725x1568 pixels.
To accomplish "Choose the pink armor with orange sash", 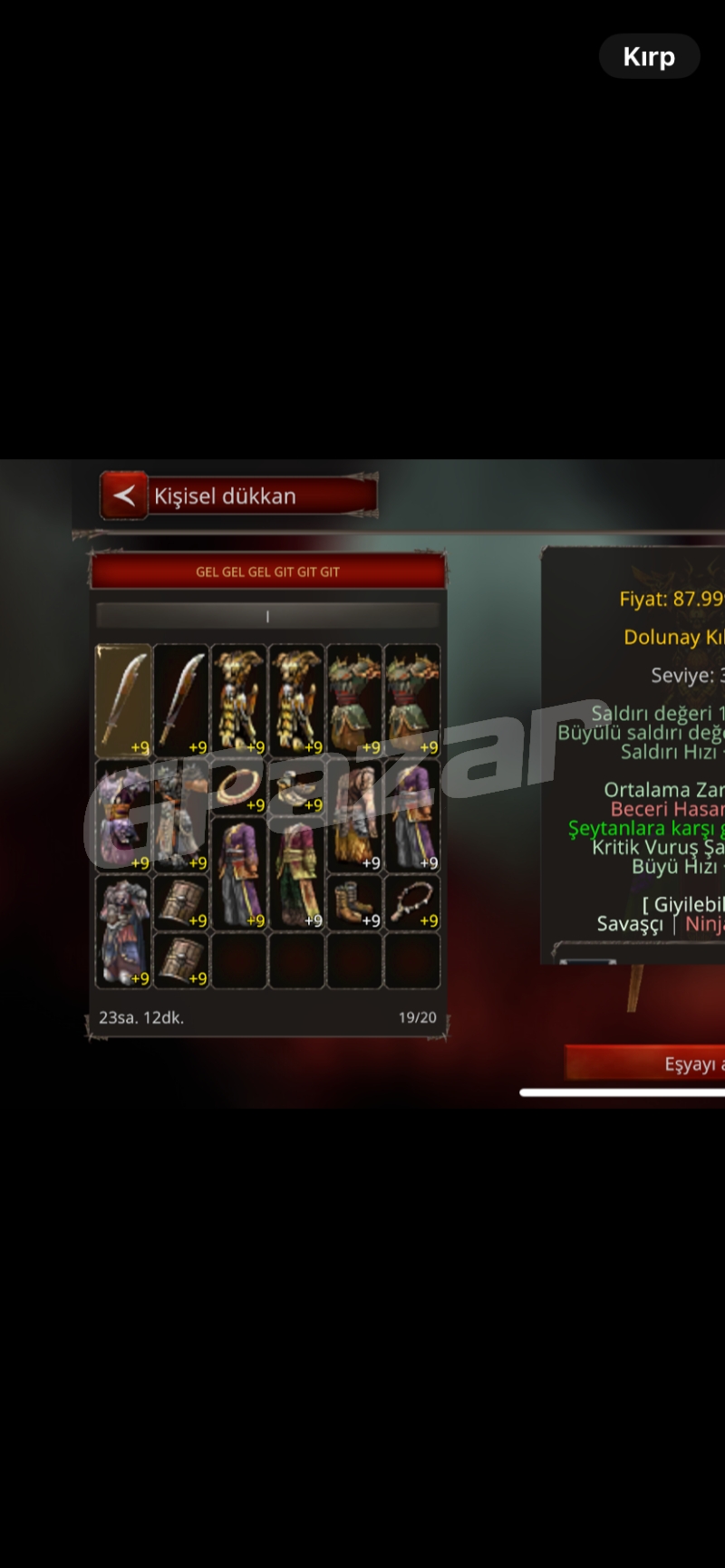I will [x=123, y=815].
